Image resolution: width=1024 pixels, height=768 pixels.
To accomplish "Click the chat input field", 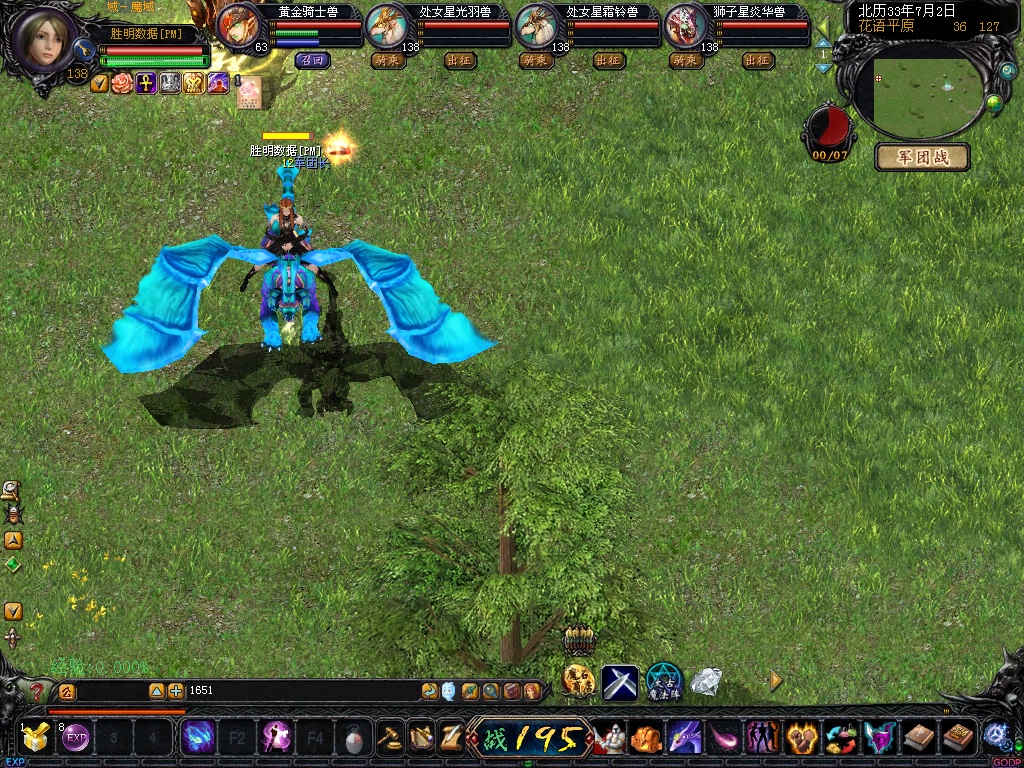I will (x=300, y=690).
